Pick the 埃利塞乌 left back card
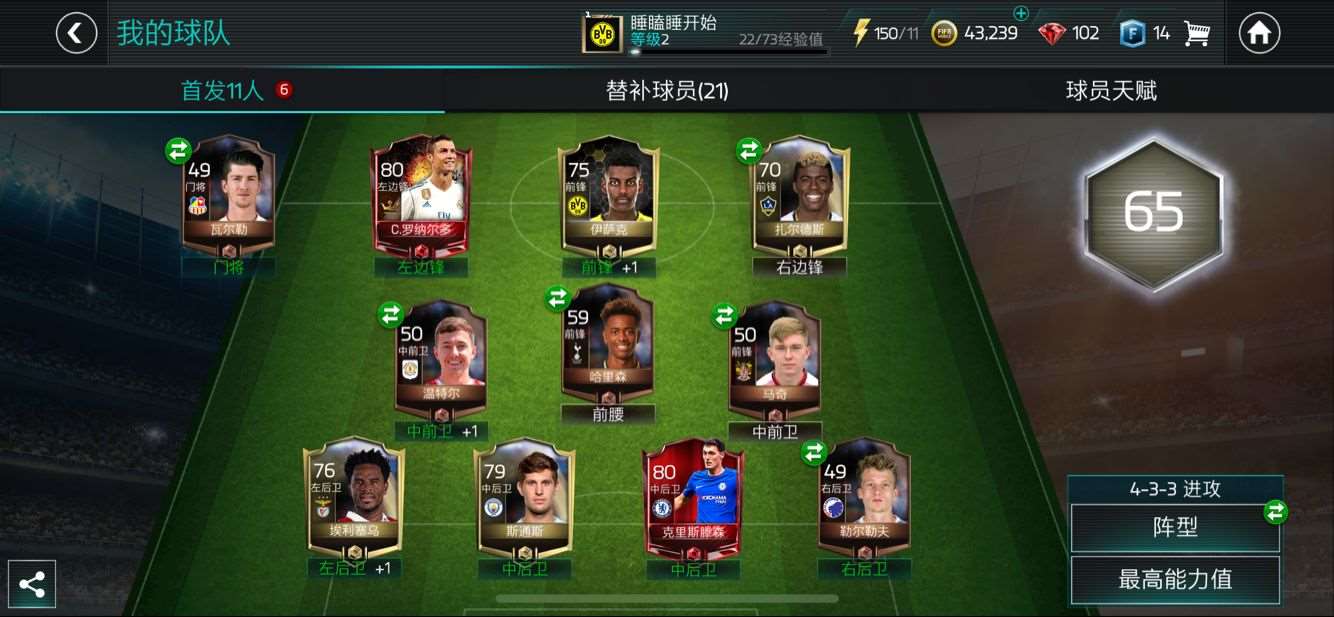 (x=354, y=497)
